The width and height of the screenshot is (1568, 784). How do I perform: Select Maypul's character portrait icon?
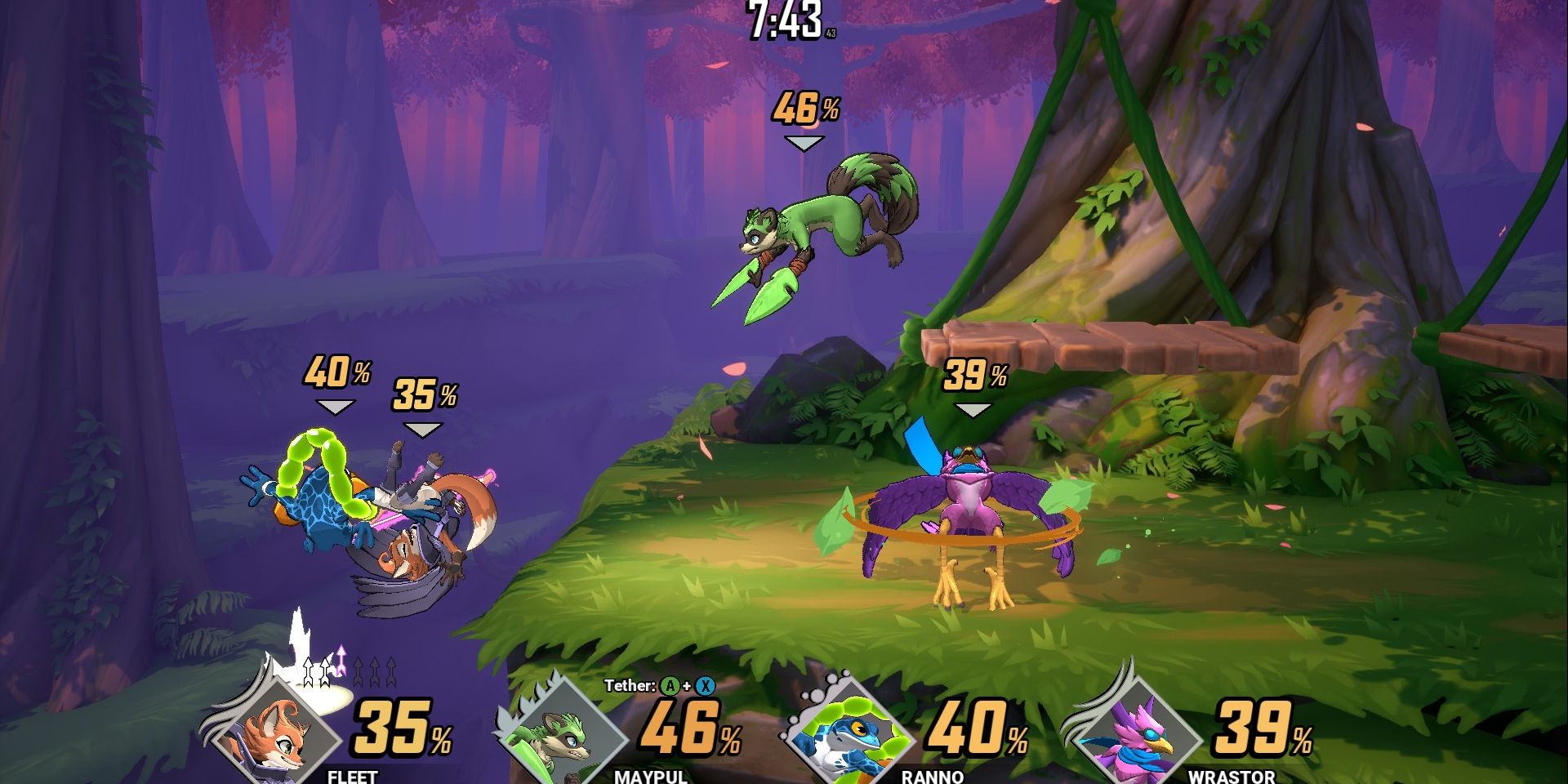click(563, 735)
